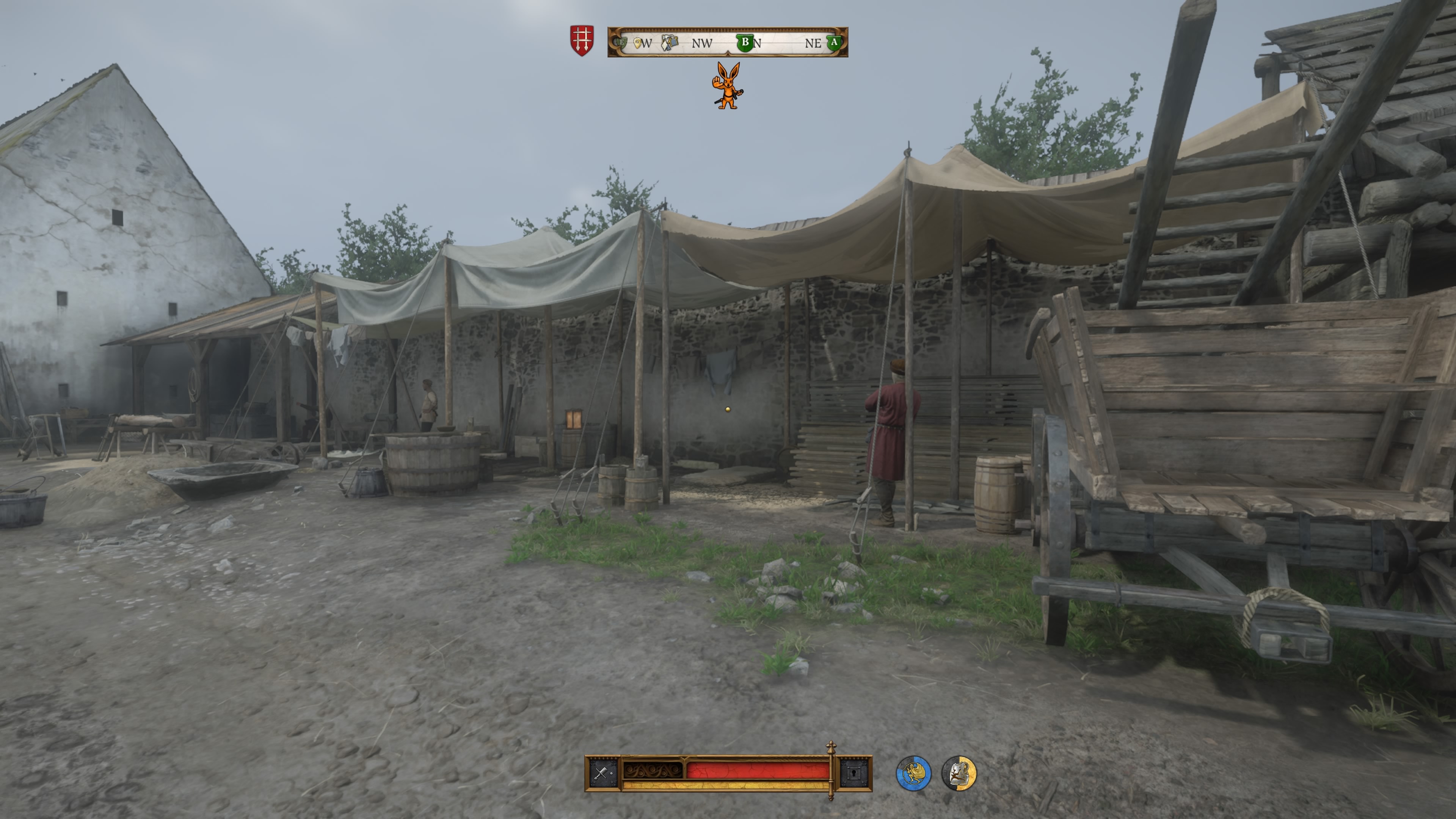1456x819 pixels.
Task: Select the N heading on the compass
Action: point(758,43)
